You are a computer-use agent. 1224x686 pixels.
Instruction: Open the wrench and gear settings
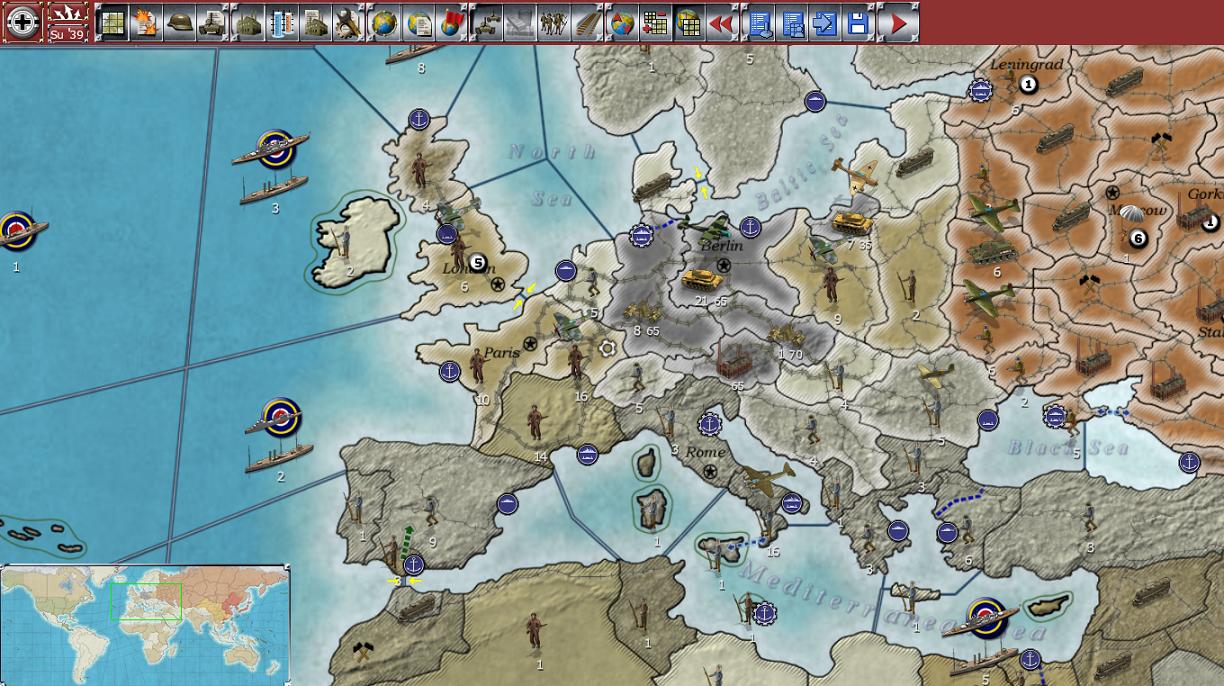[348, 23]
